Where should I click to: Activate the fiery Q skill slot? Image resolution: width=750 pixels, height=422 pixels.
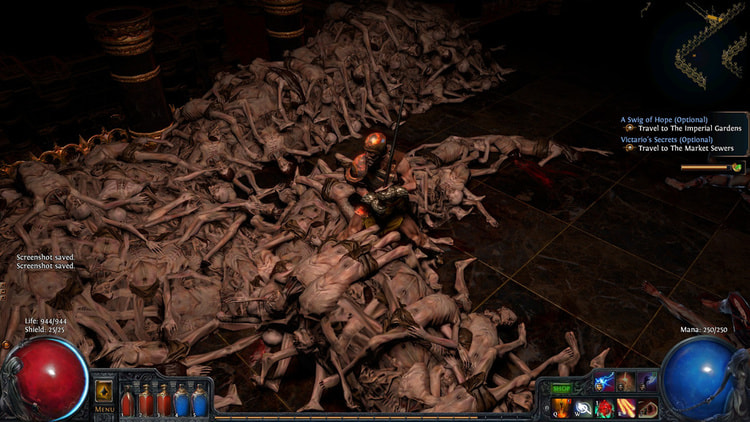(x=563, y=407)
